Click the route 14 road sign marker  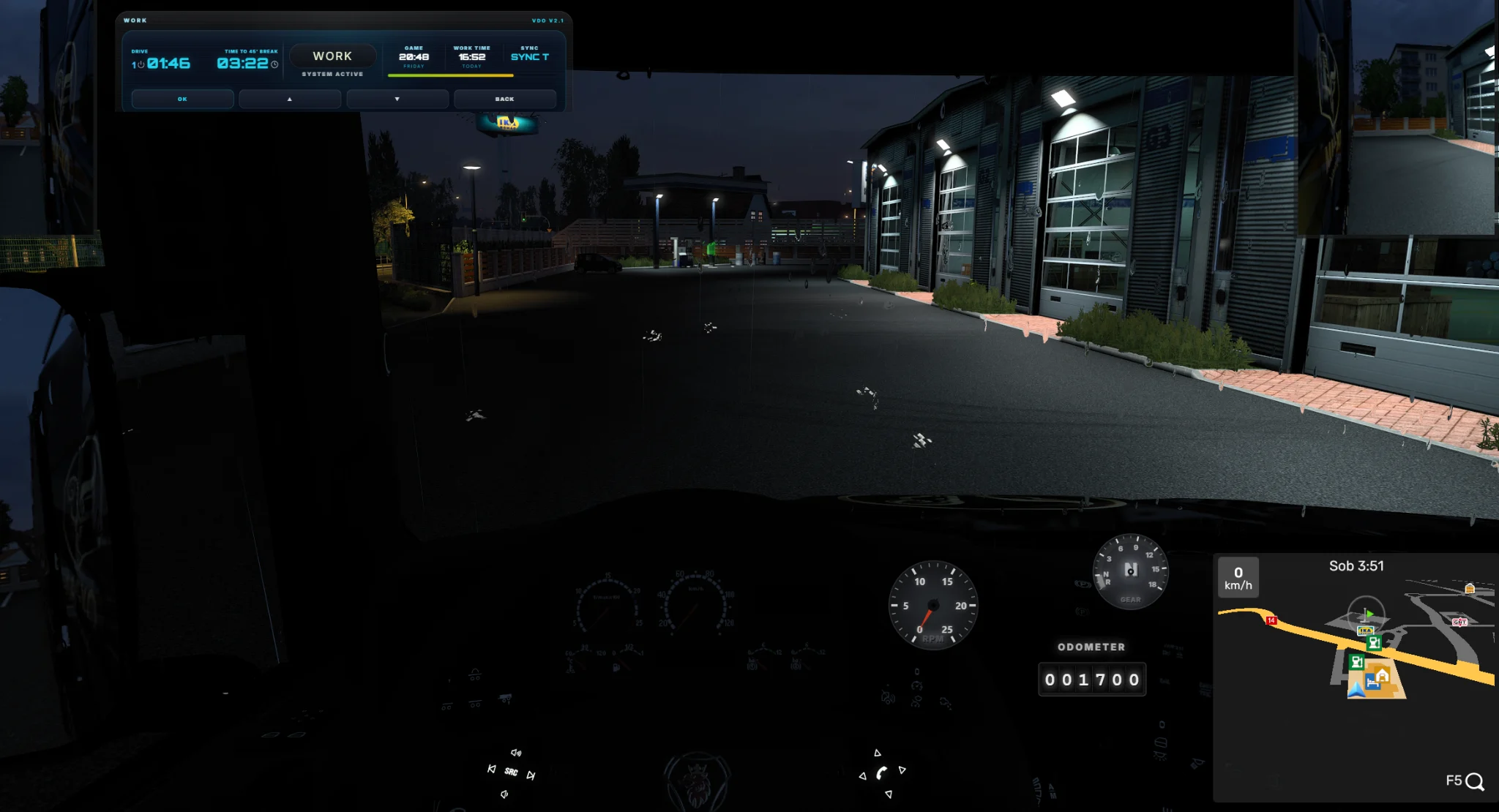[x=1271, y=620]
